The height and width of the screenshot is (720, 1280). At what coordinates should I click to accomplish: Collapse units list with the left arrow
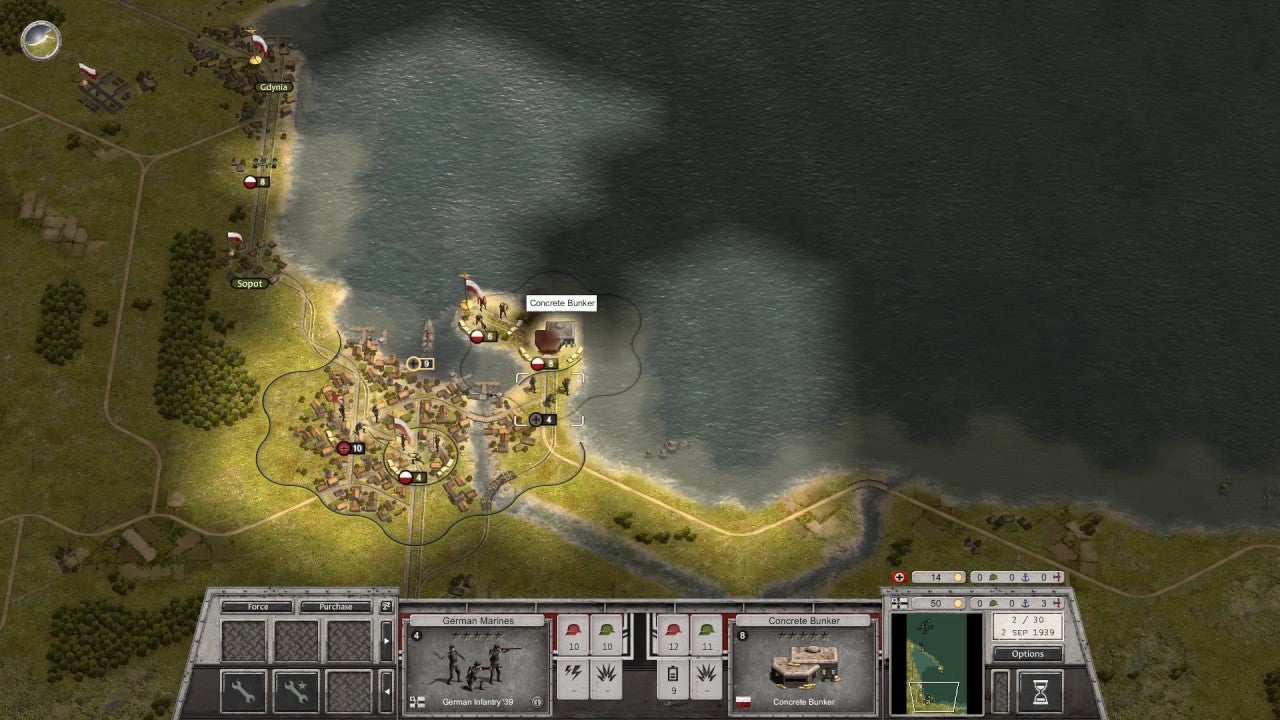385,690
